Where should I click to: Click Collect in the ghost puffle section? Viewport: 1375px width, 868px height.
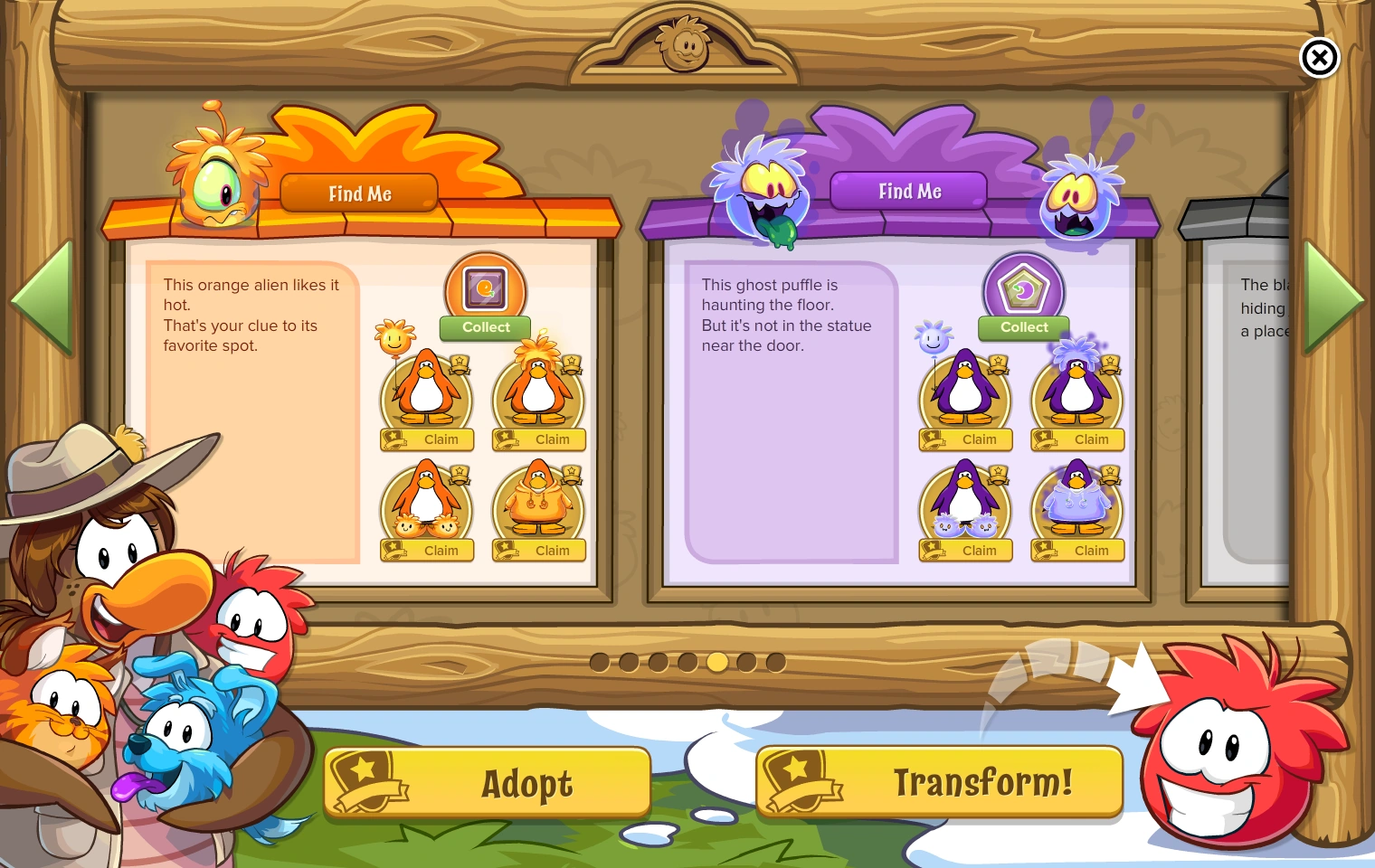coord(1023,327)
